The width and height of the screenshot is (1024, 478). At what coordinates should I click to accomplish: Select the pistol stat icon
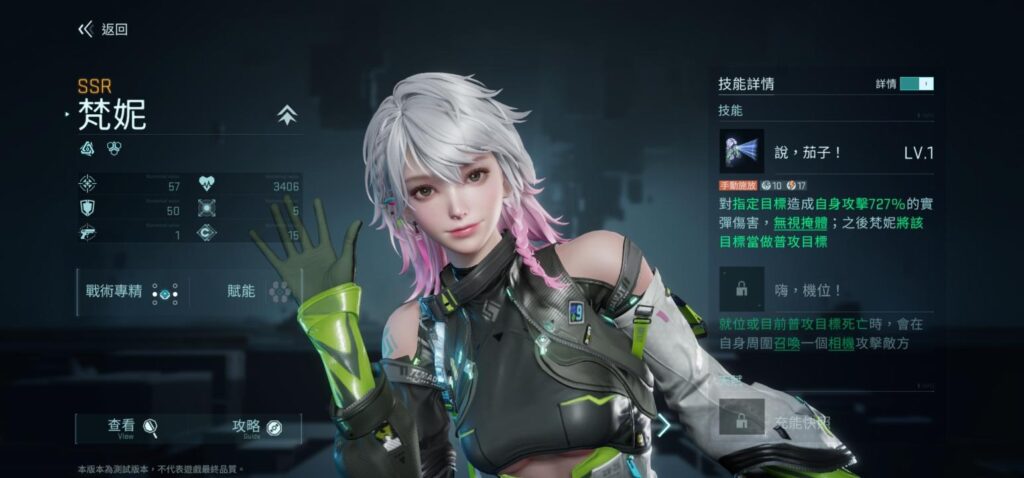point(87,233)
